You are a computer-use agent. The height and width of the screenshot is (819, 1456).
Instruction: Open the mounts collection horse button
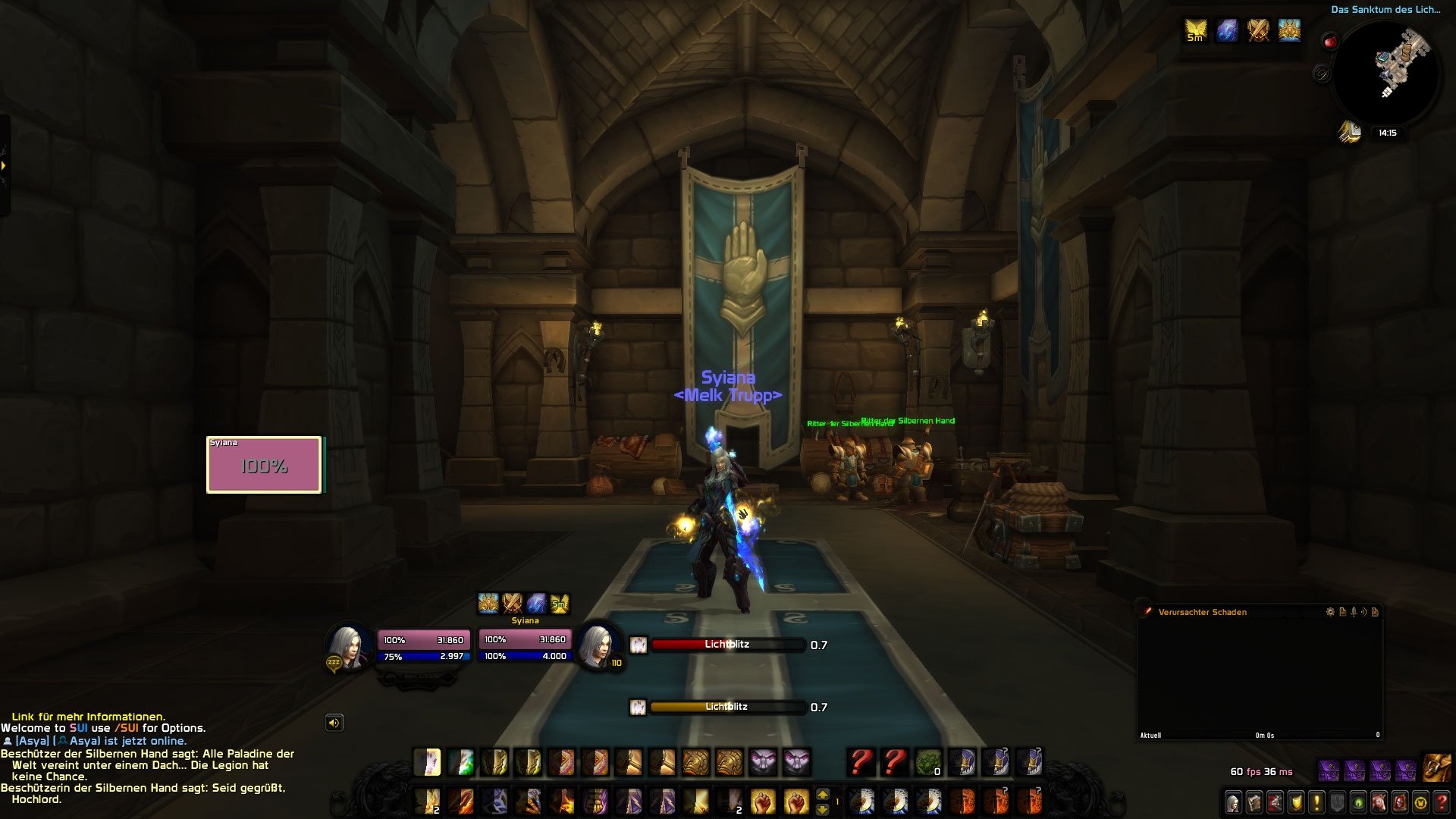click(1379, 802)
